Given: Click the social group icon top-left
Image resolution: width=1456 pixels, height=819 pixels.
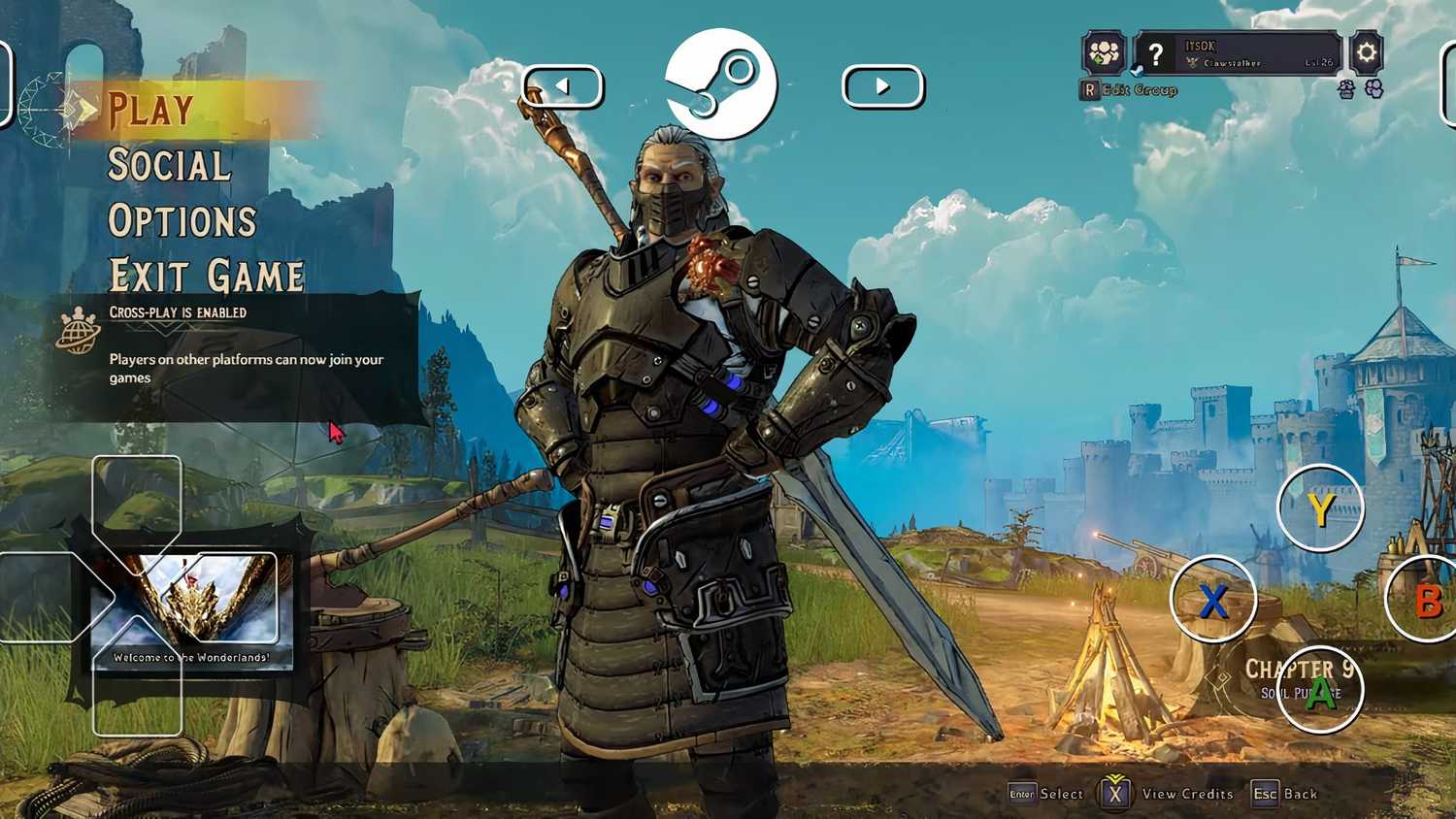Looking at the screenshot, I should click(1104, 53).
